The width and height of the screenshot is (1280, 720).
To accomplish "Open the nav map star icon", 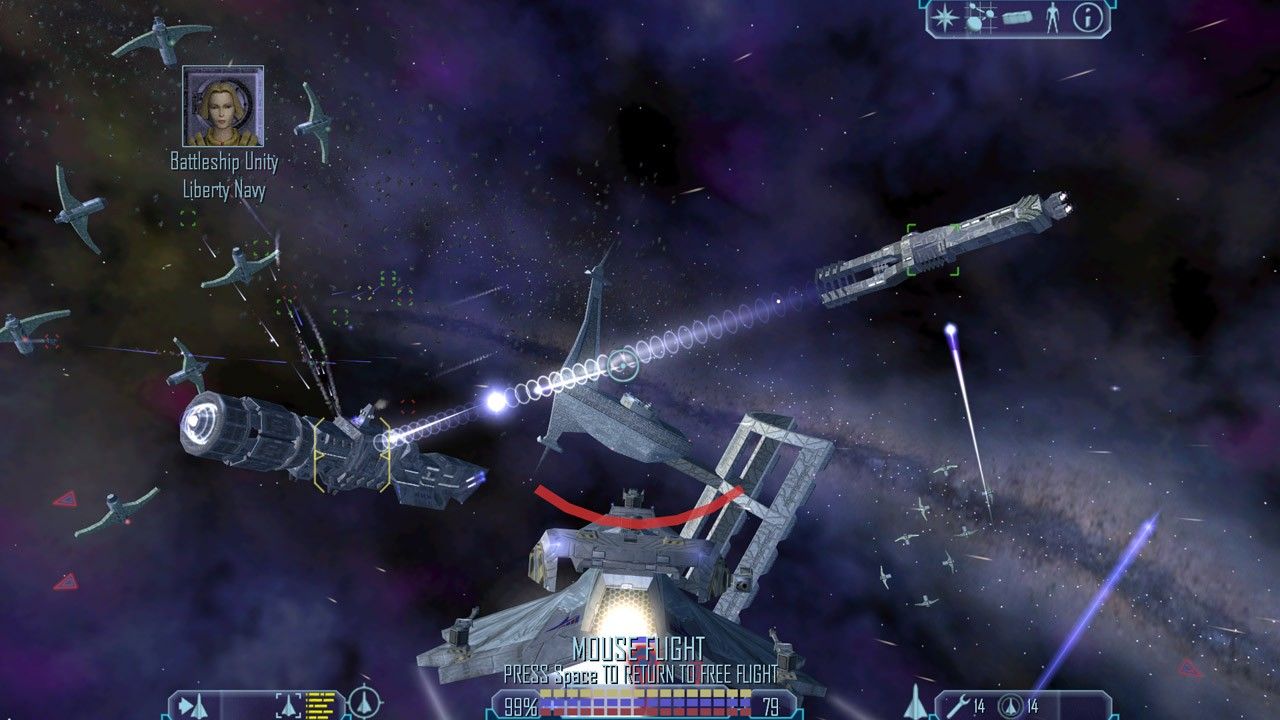I will click(943, 17).
